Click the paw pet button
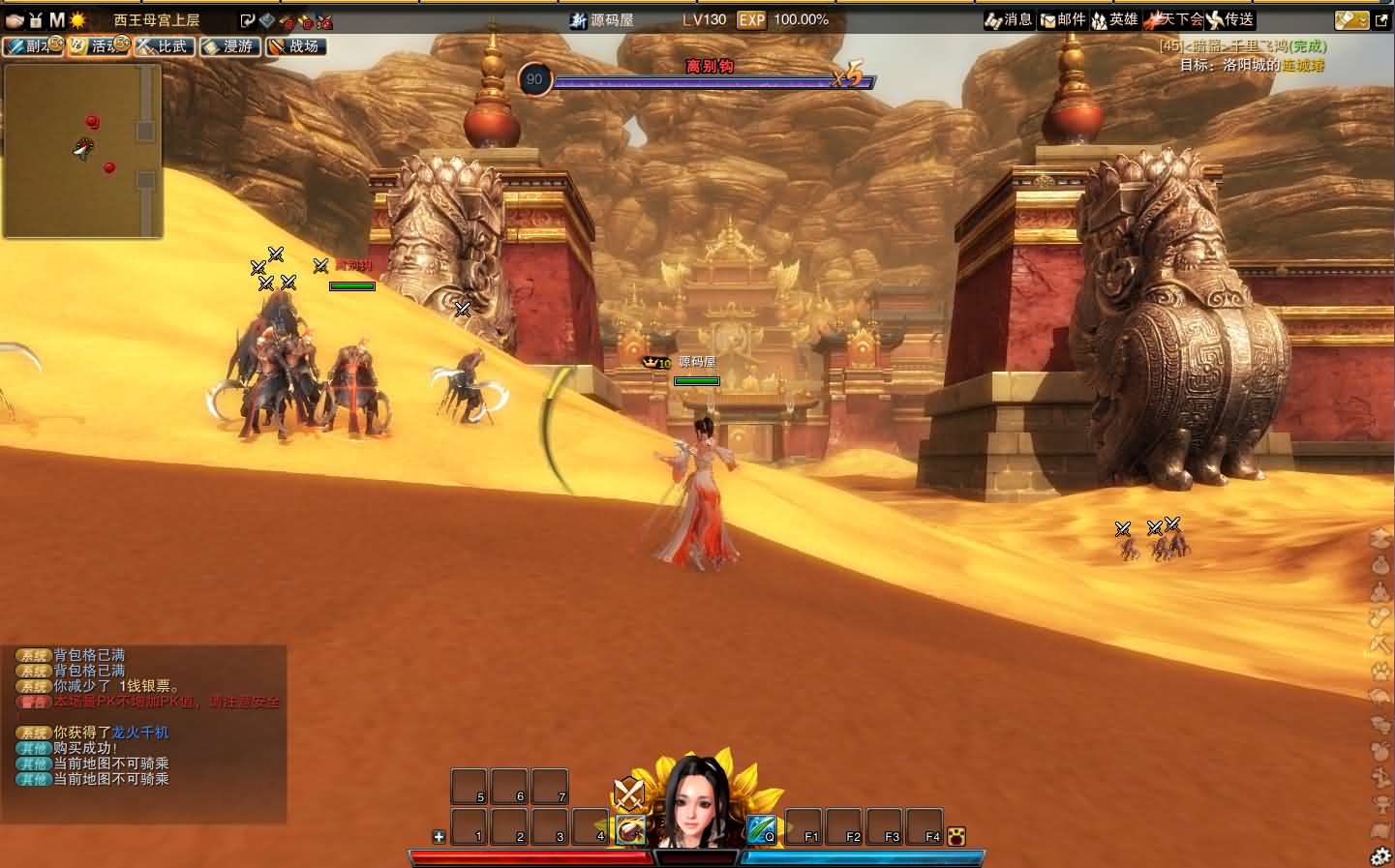This screenshot has width=1395, height=868. 957,836
